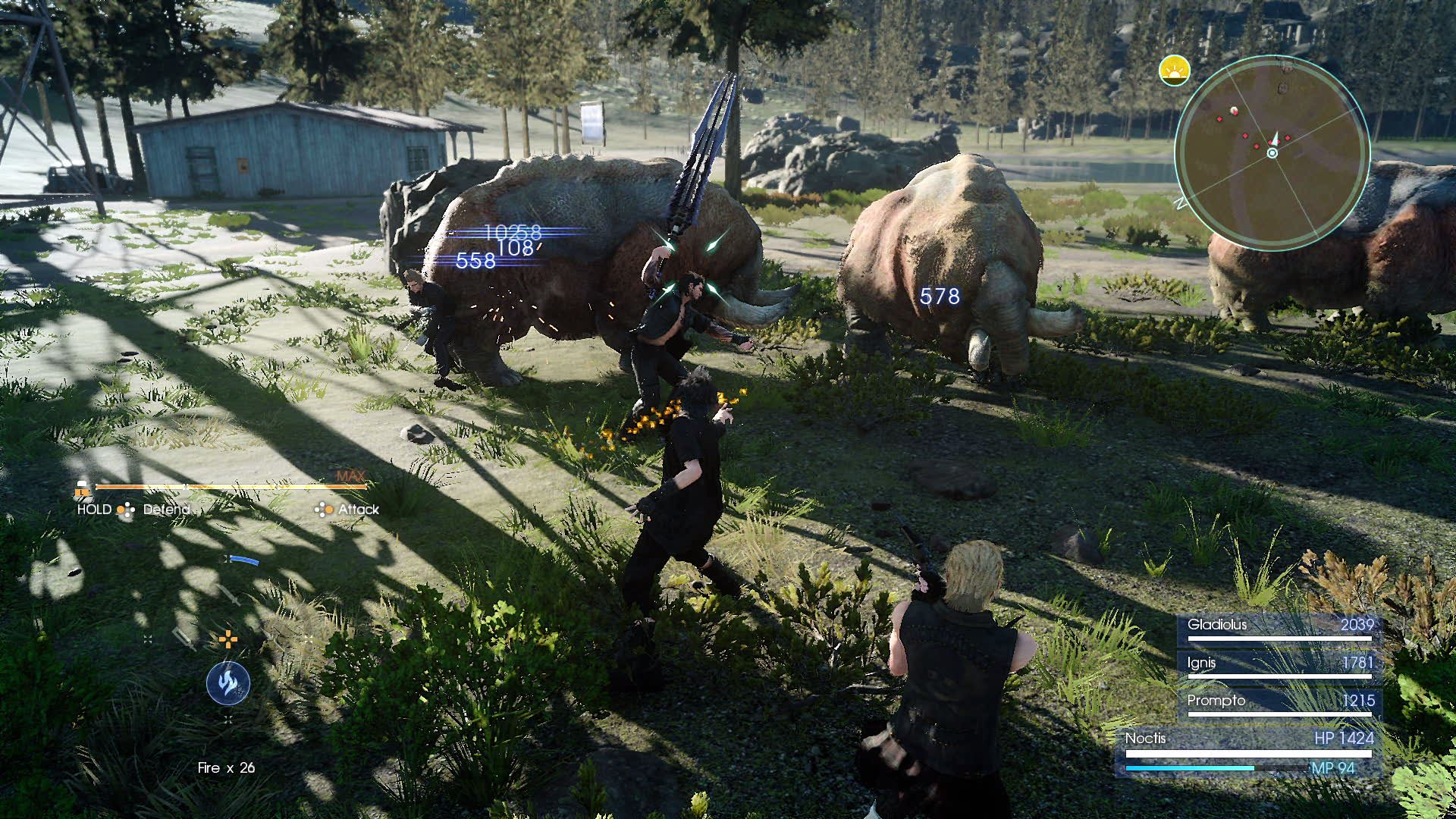Click the circle-button icon next to Defend

coord(123,510)
